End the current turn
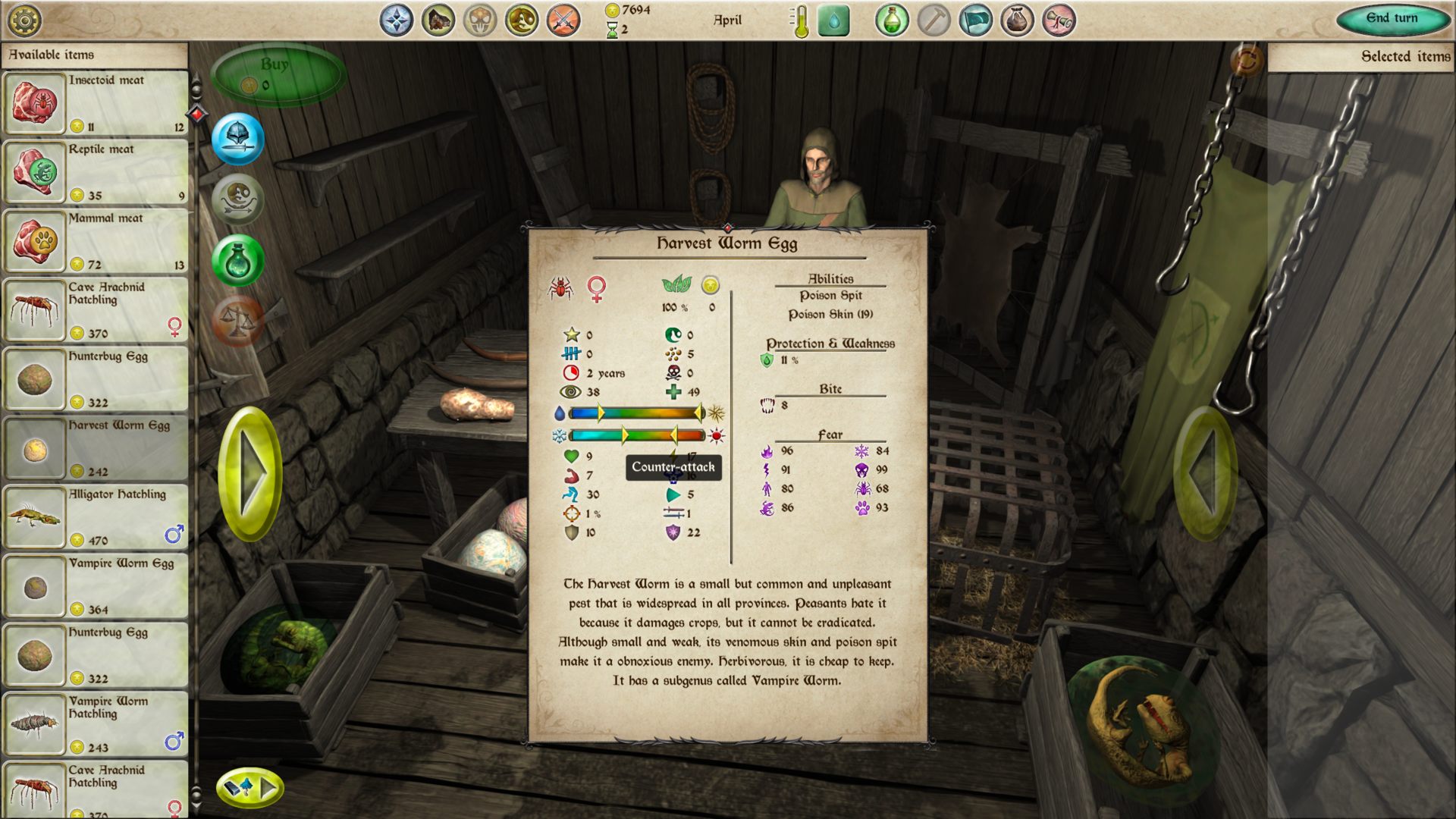Viewport: 1456px width, 819px height. click(1392, 19)
